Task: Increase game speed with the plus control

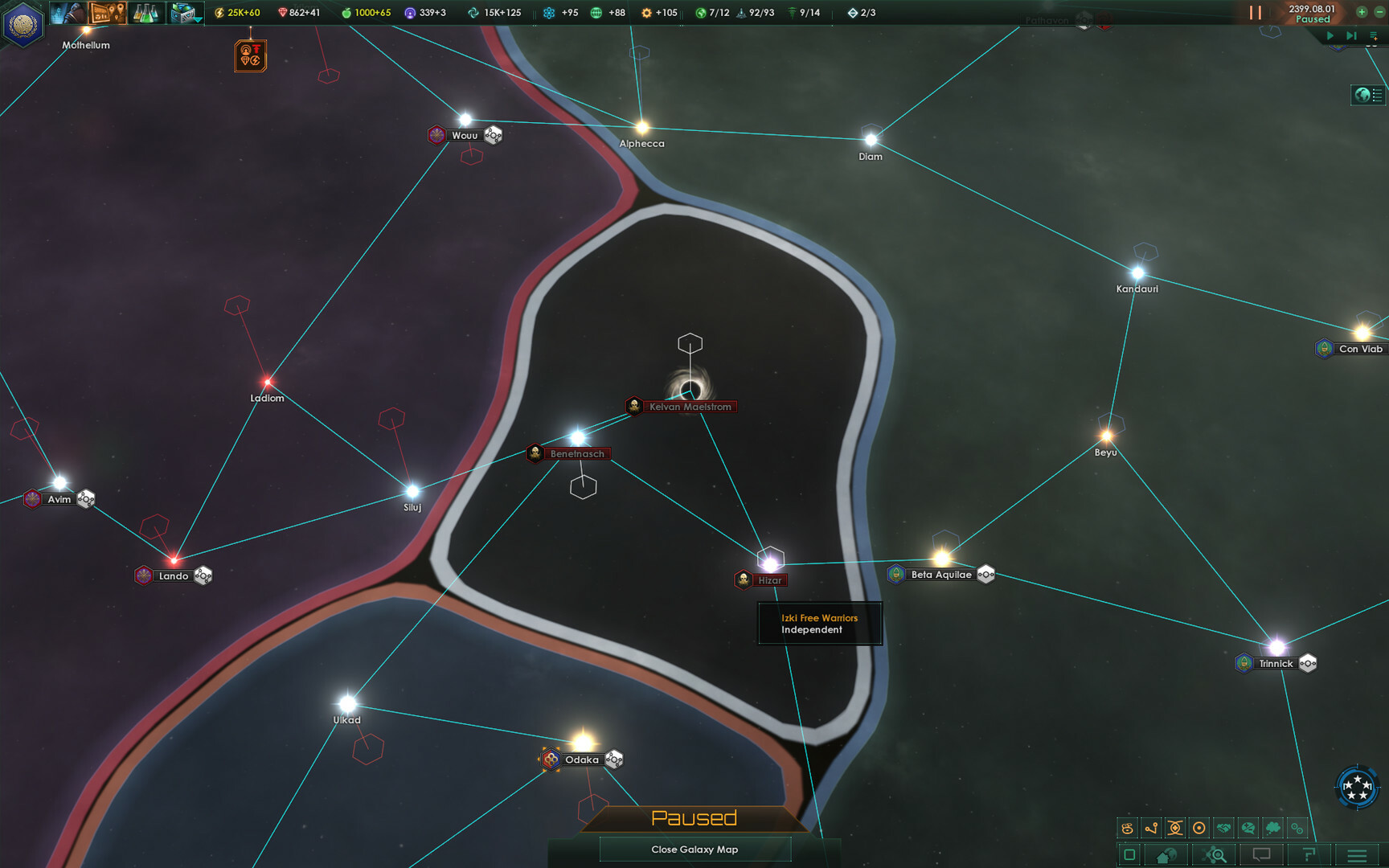Action: [1362, 10]
